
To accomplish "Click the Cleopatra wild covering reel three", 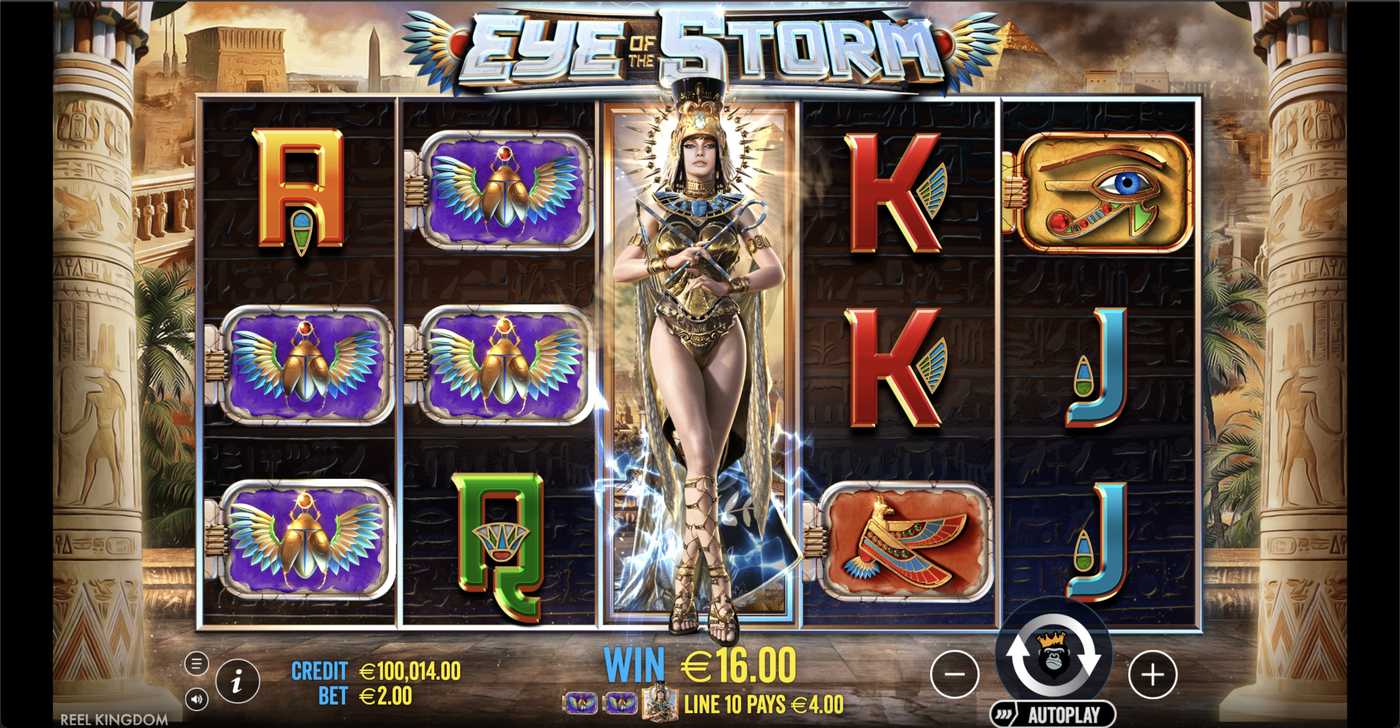I will 700,360.
